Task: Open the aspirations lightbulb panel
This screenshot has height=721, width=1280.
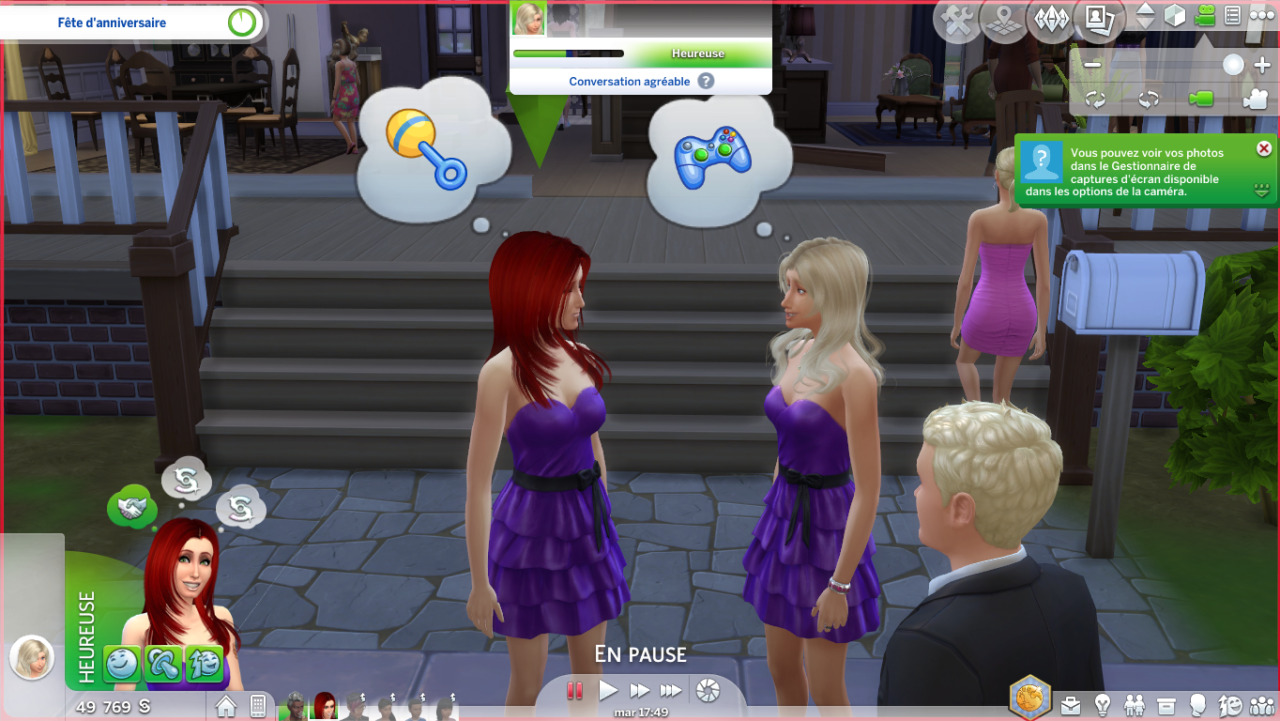Action: coord(1103,706)
